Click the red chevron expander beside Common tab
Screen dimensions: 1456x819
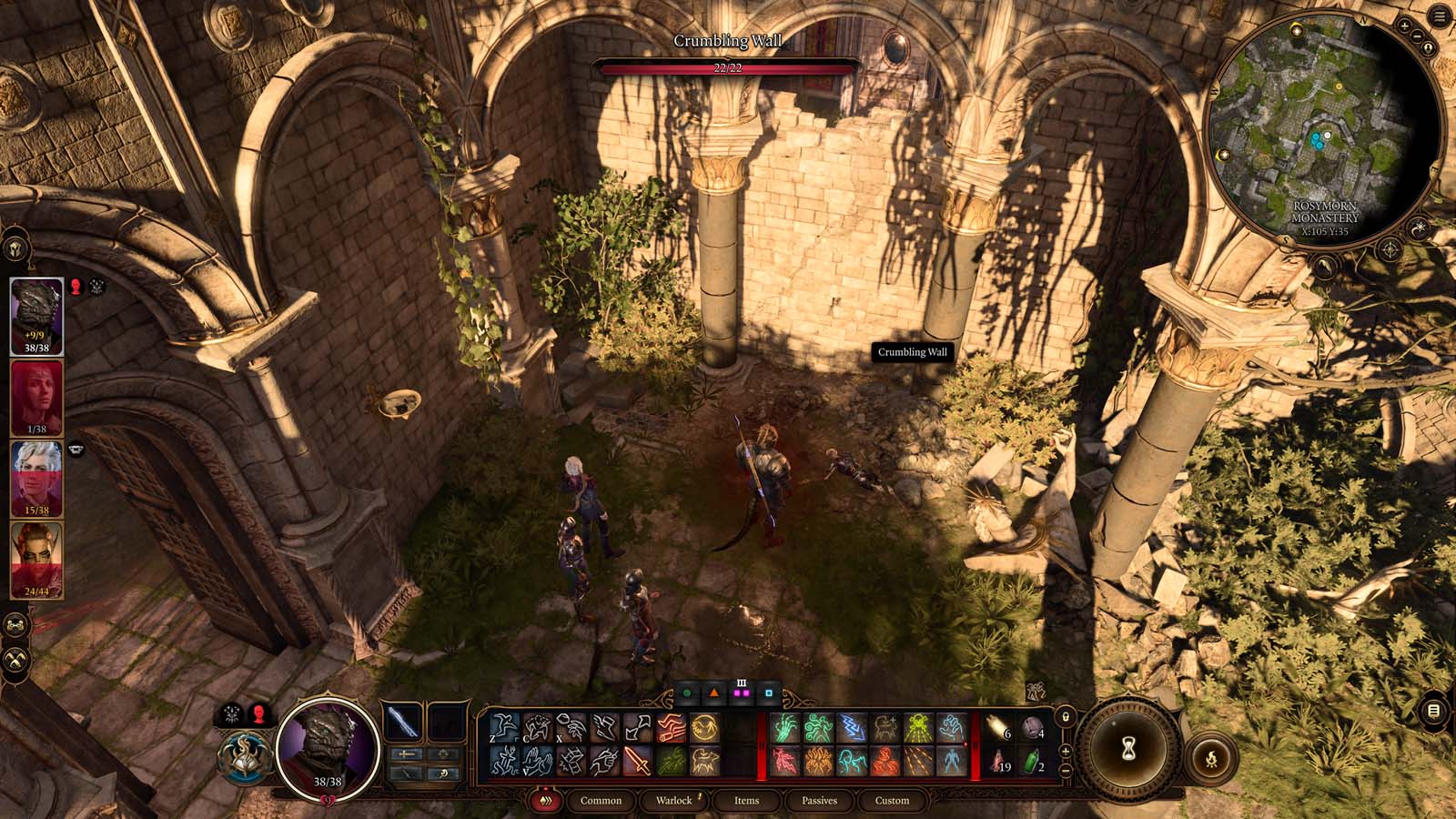click(x=547, y=802)
